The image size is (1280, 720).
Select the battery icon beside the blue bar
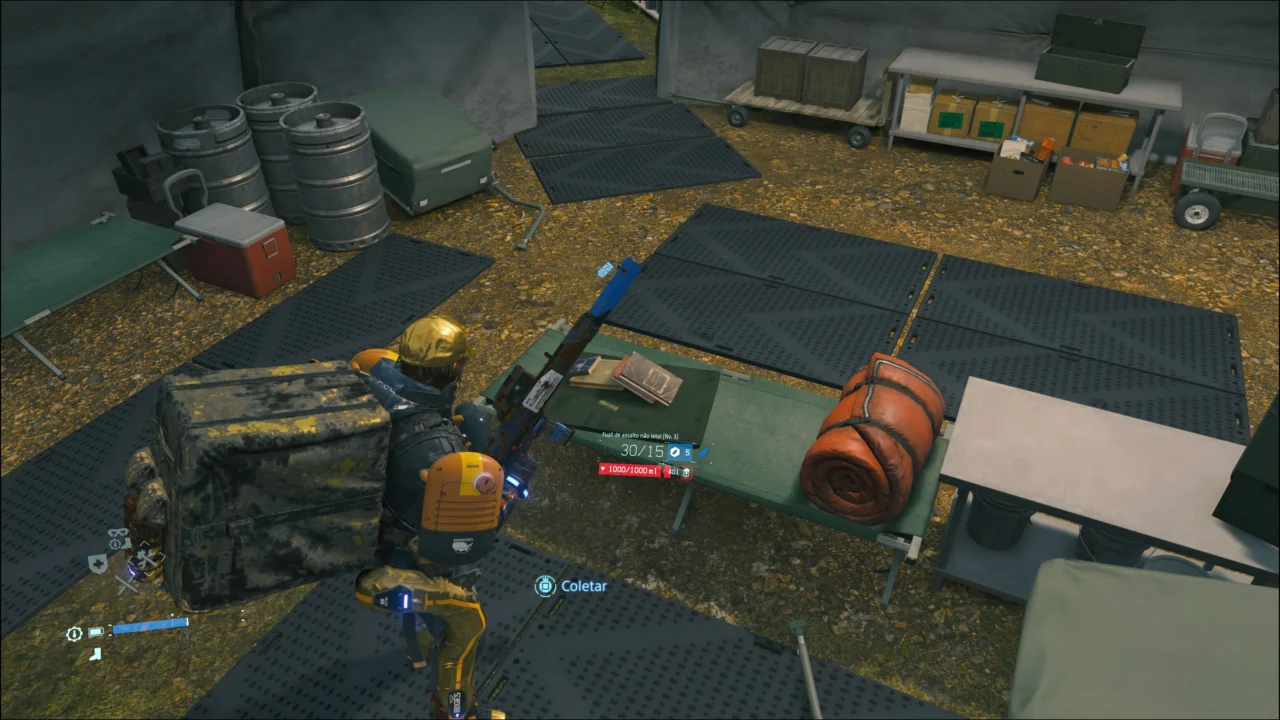point(96,632)
